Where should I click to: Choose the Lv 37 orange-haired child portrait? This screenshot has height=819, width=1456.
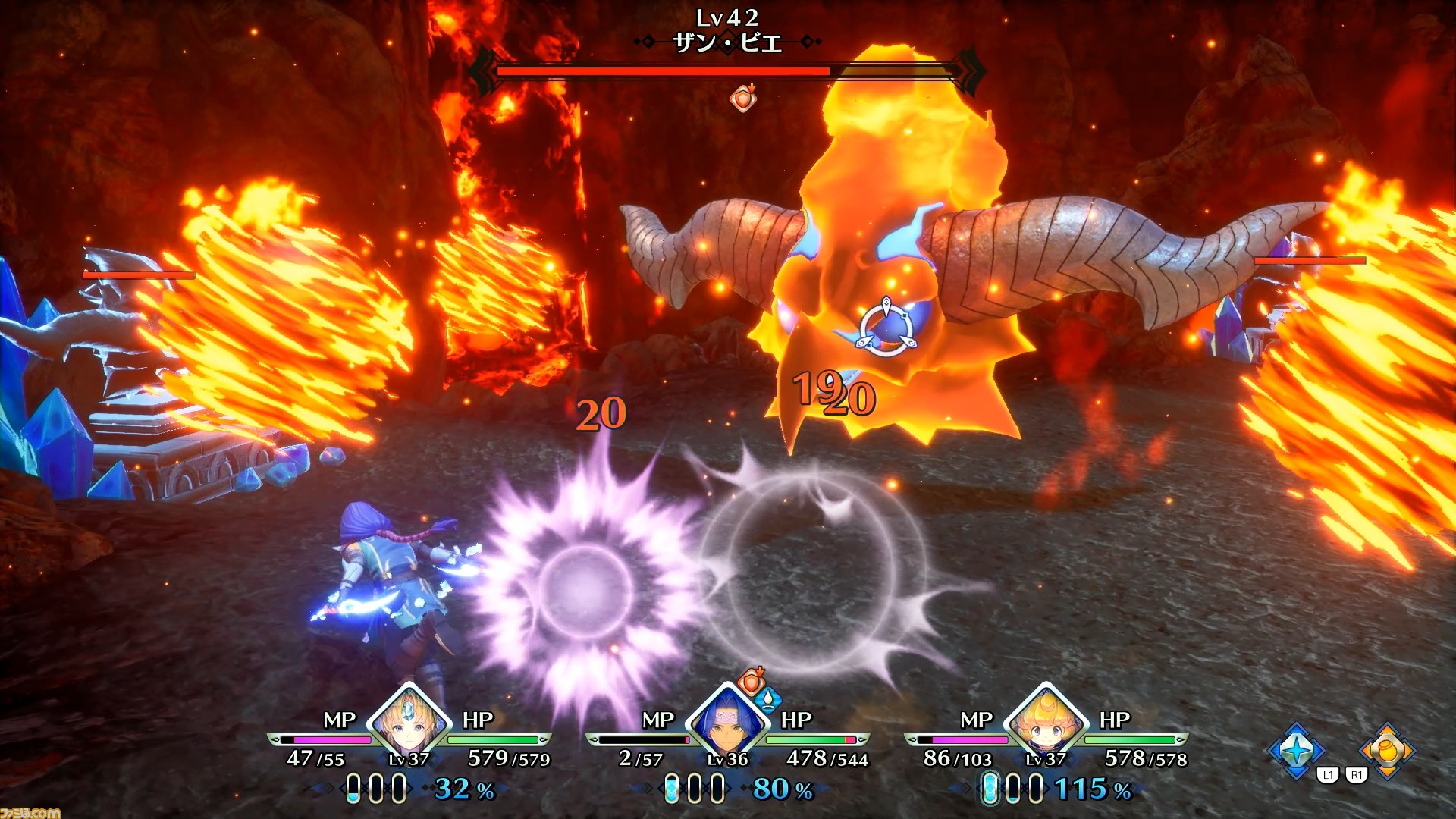point(1046,721)
